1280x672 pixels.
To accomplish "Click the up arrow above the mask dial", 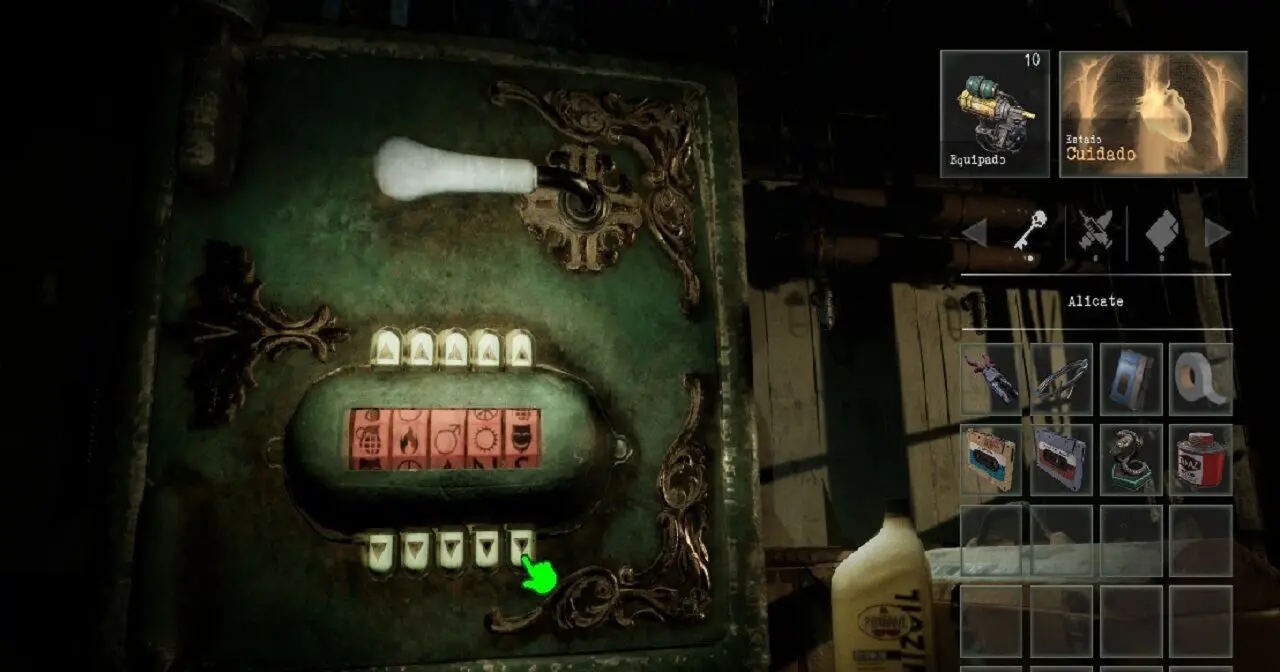I will [519, 348].
